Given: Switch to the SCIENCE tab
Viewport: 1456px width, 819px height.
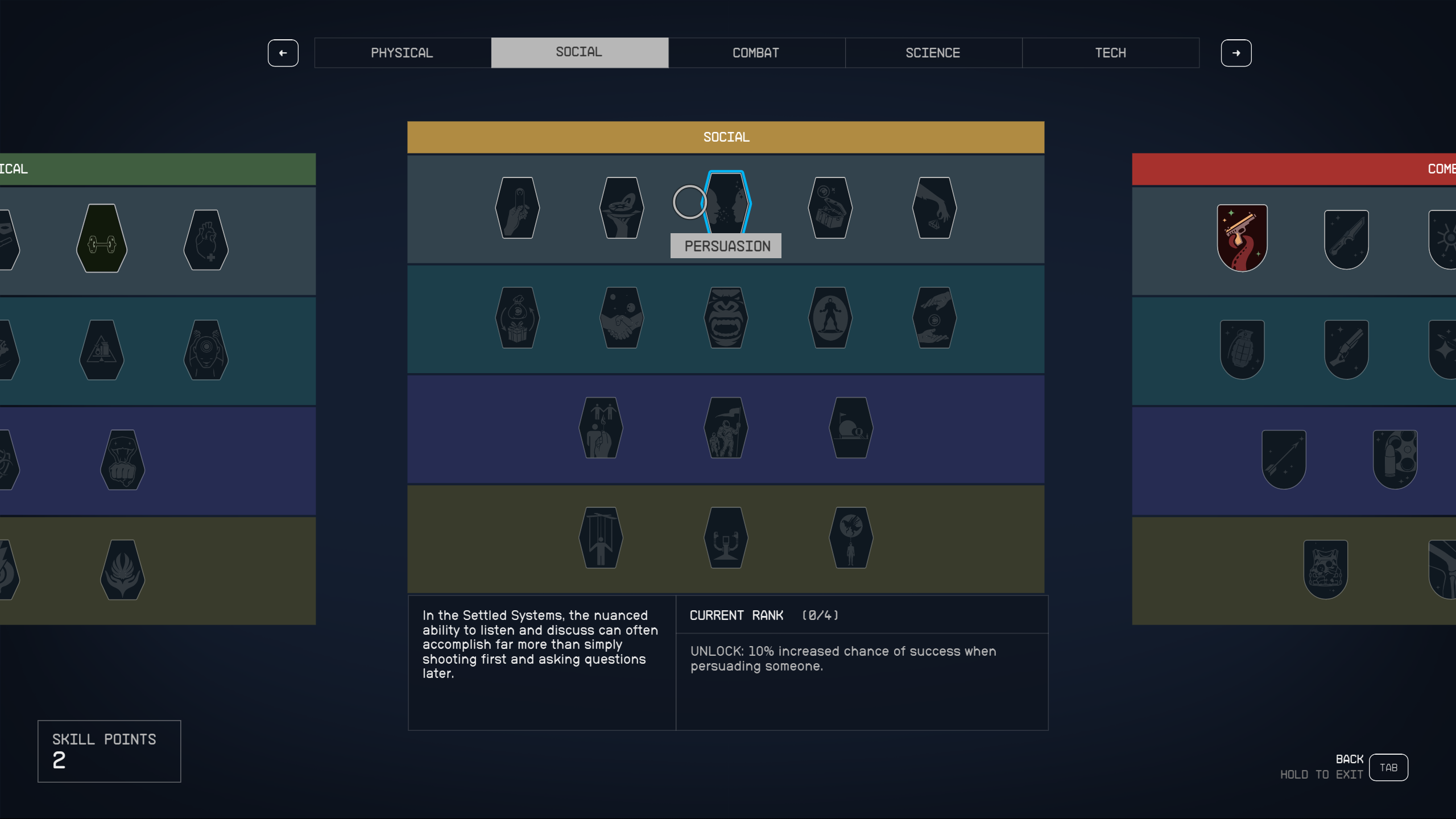Looking at the screenshot, I should pos(933,52).
